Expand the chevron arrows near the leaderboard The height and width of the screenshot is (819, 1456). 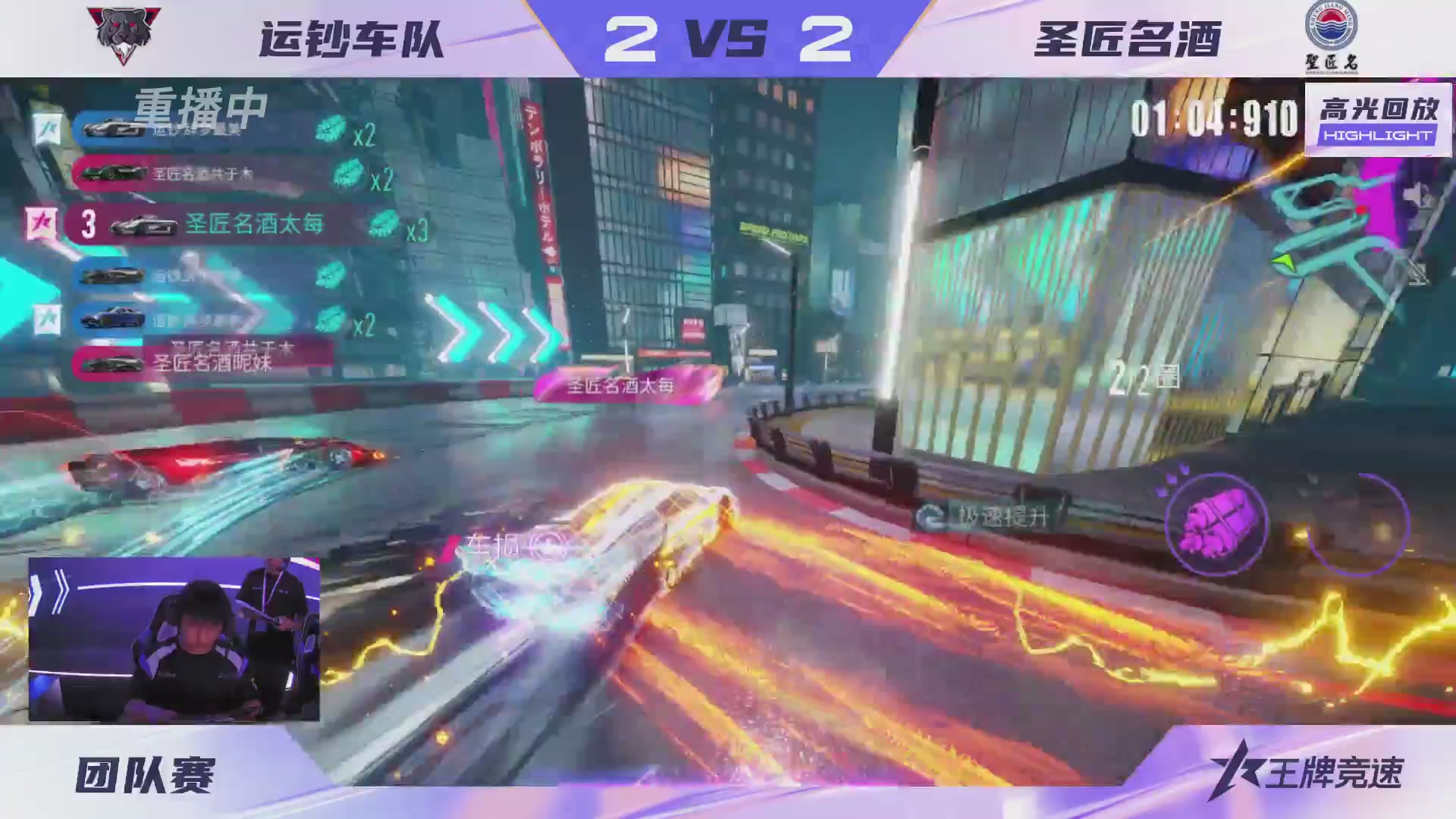[493, 322]
